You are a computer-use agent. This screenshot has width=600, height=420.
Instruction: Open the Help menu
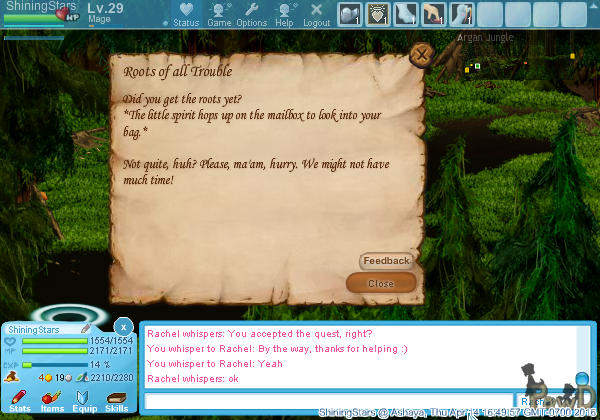285,14
